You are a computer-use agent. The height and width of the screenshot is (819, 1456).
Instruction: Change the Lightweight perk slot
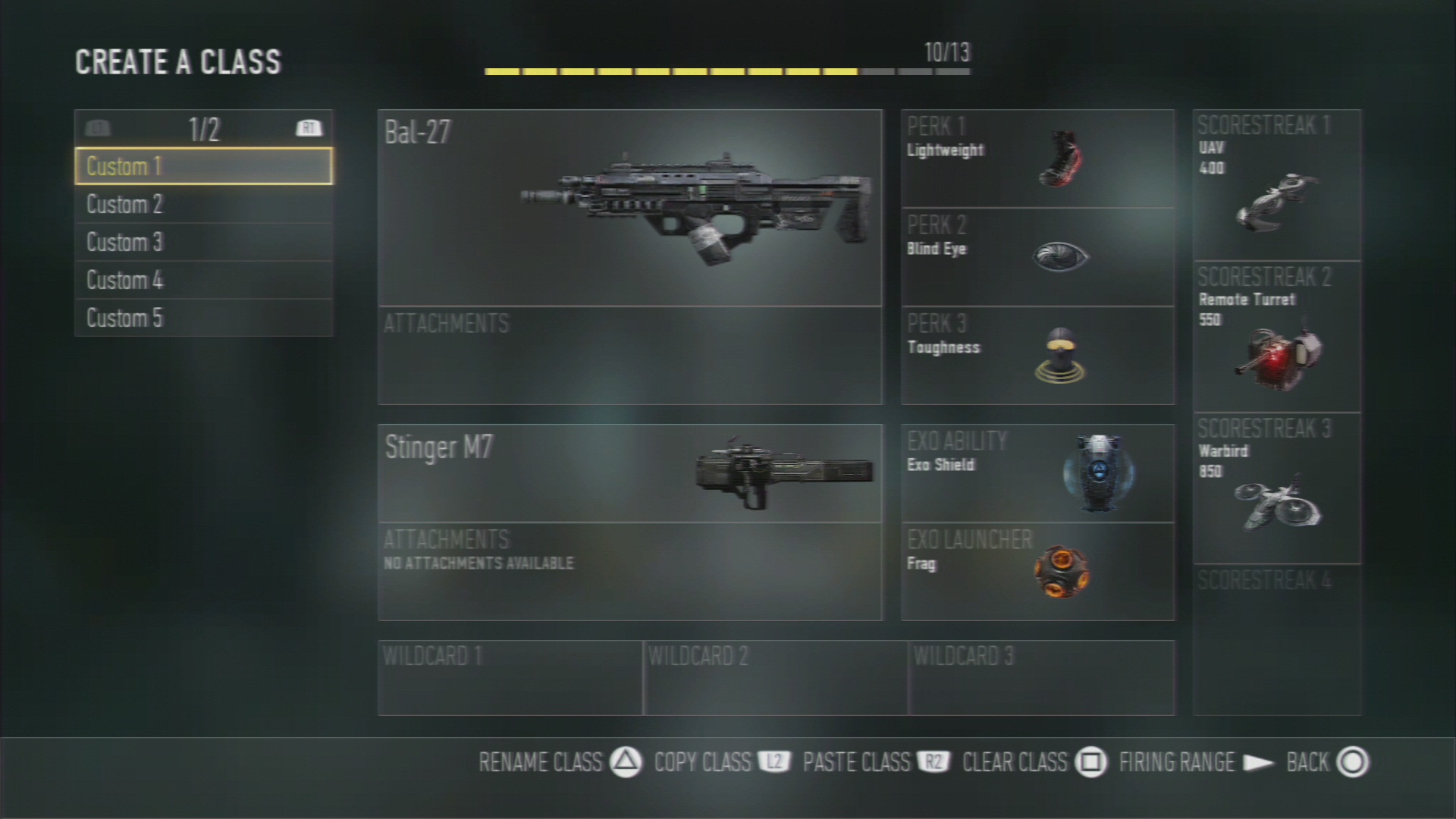pos(1037,158)
